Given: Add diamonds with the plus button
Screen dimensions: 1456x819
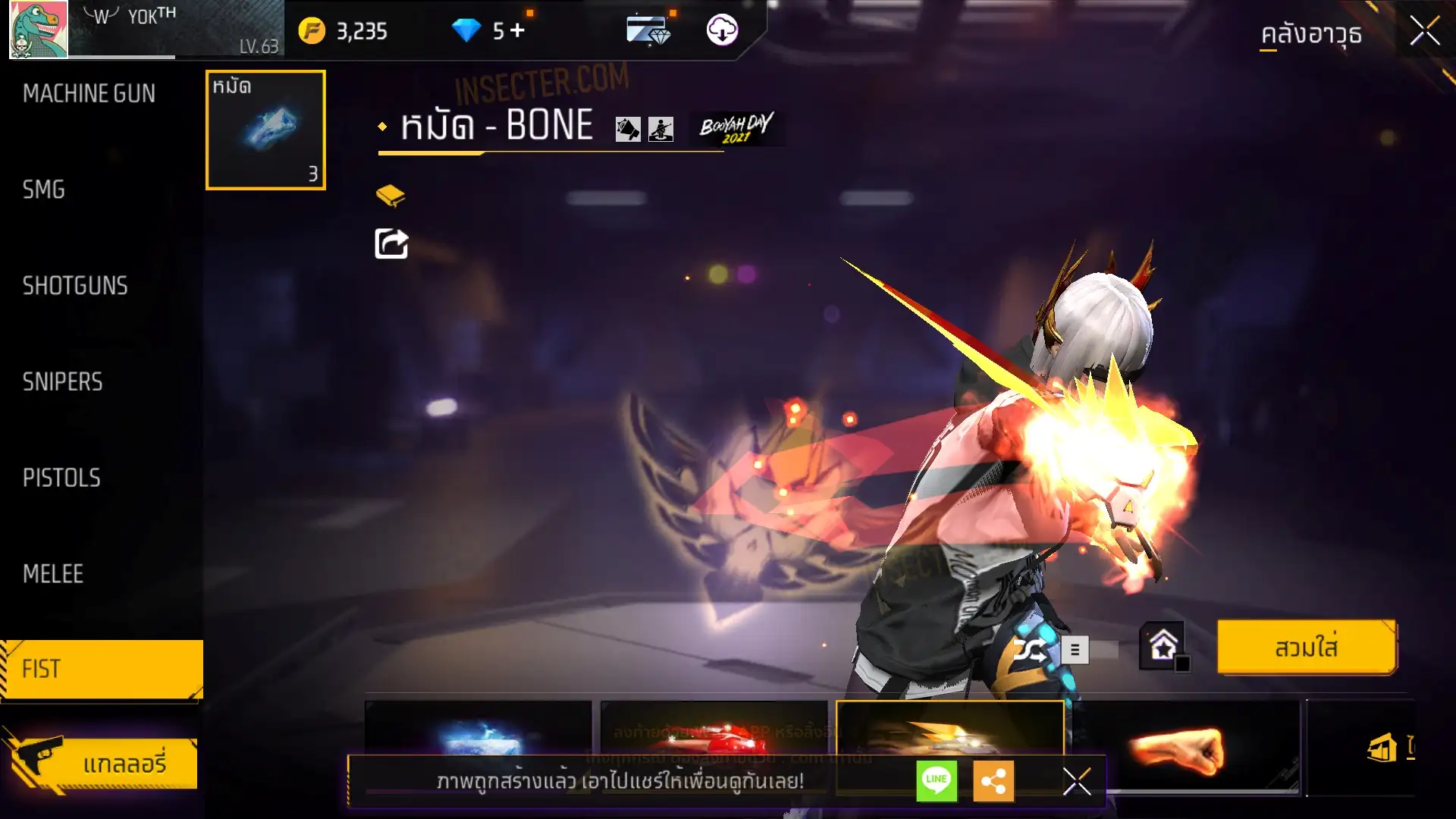Looking at the screenshot, I should tap(517, 30).
